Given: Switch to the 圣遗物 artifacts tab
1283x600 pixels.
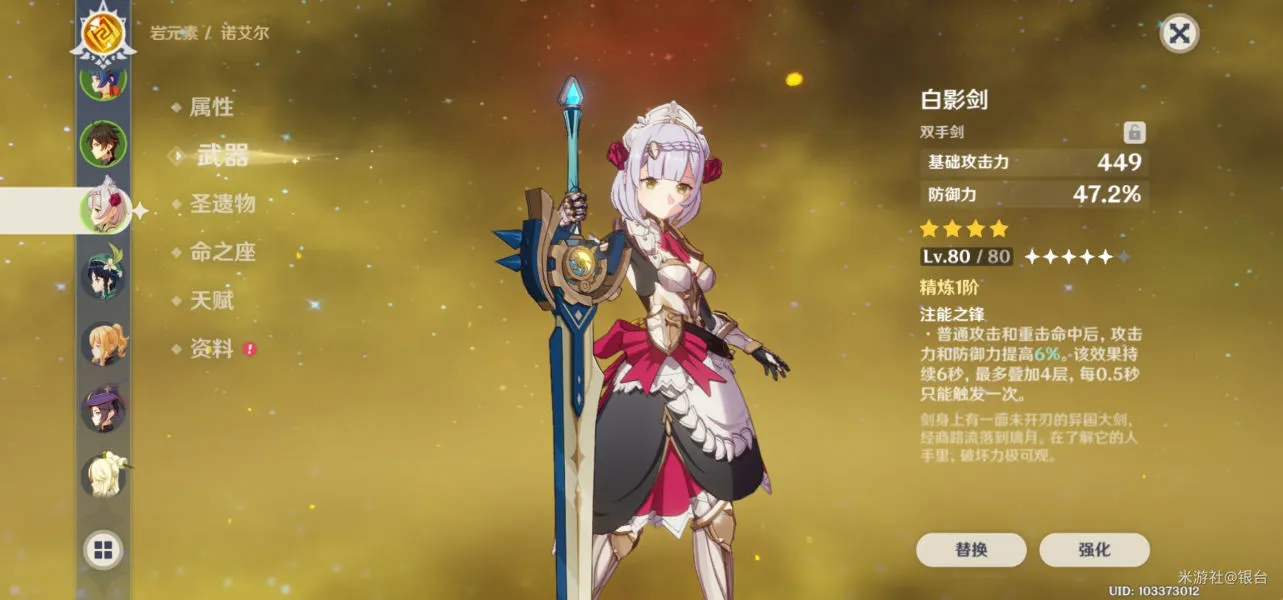Looking at the screenshot, I should pos(222,204).
